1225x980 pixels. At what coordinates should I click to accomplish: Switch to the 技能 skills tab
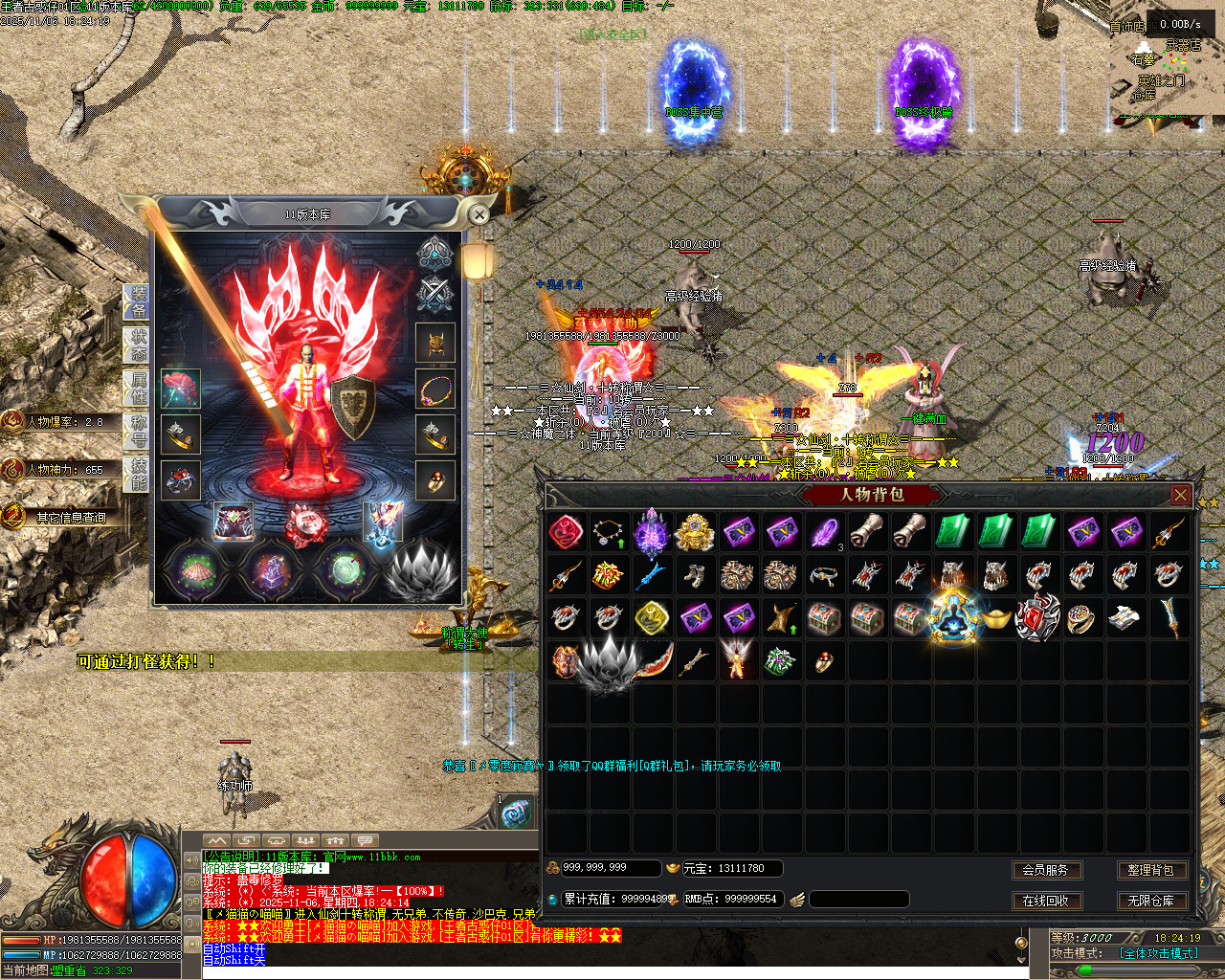pos(138,473)
